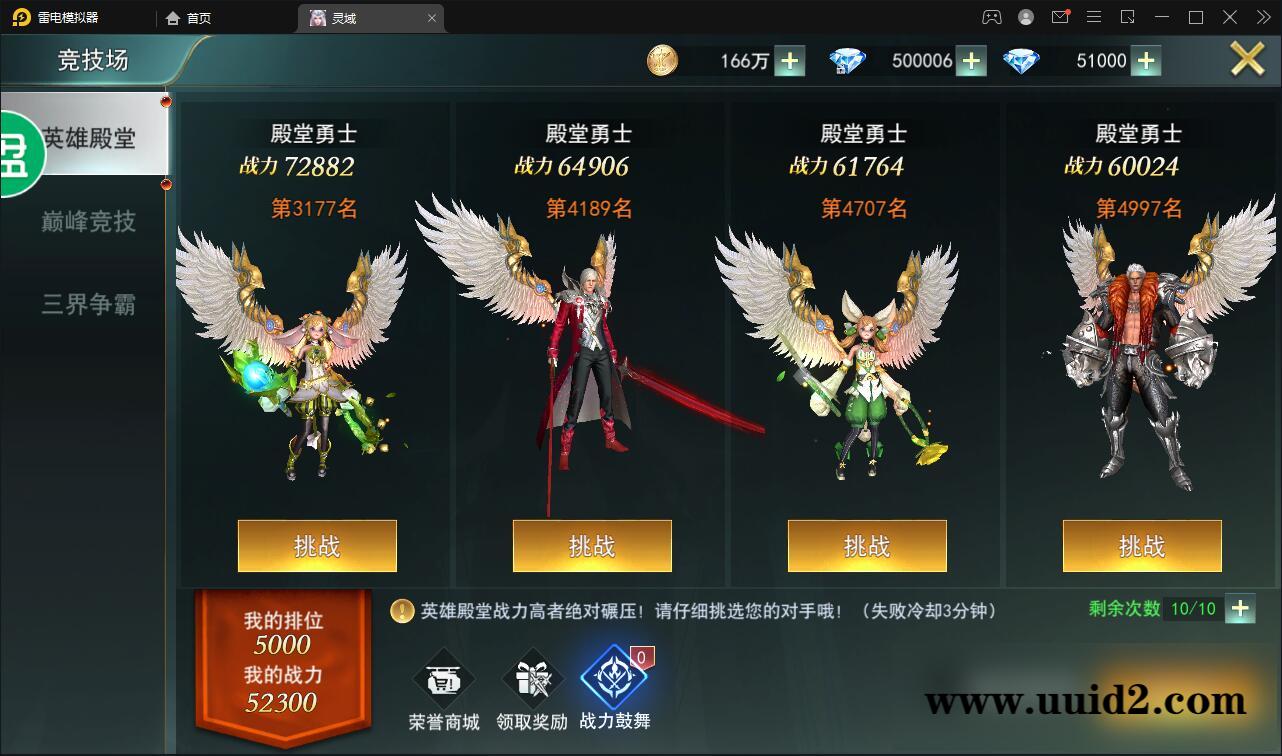Image resolution: width=1282 pixels, height=756 pixels.
Task: Expand the double-chevron overflow in the title bar
Action: tap(1262, 17)
